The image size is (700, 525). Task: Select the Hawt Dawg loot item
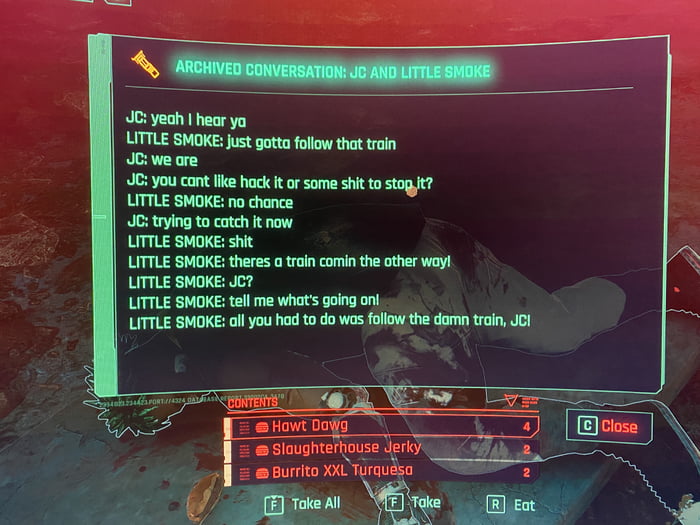coord(382,426)
